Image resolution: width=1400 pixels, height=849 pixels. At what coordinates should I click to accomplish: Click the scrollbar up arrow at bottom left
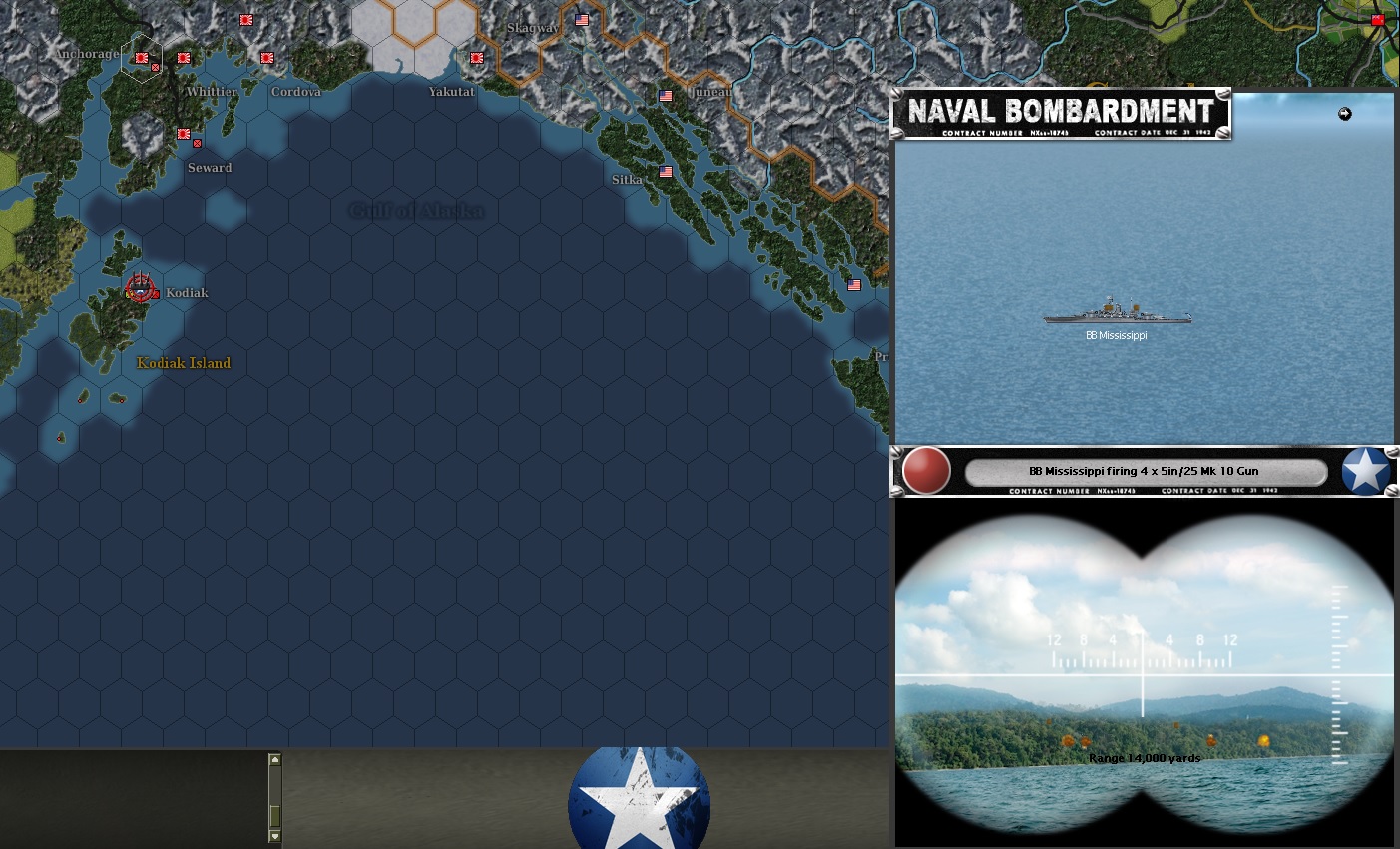tap(273, 758)
